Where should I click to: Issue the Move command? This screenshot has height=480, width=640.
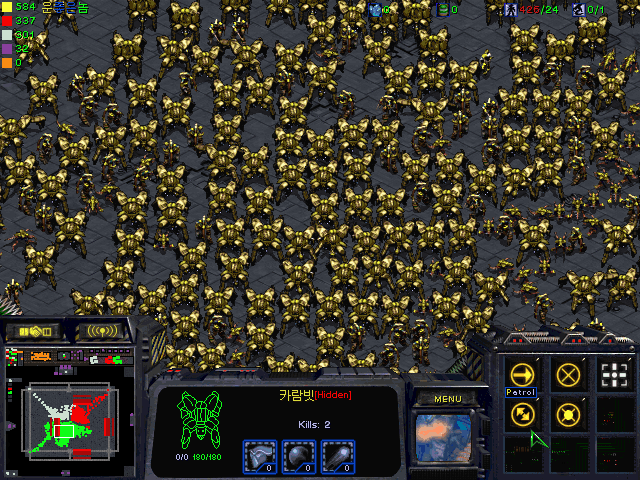coord(521,375)
